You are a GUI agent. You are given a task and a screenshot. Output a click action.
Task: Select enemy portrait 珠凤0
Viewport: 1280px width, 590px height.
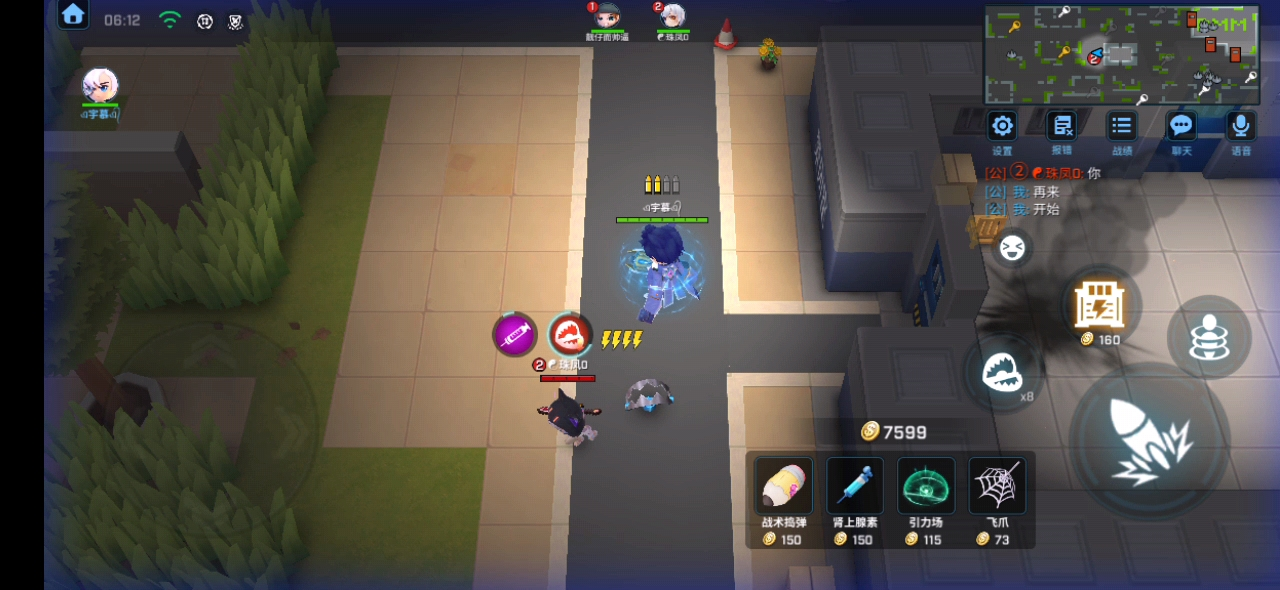coord(673,17)
